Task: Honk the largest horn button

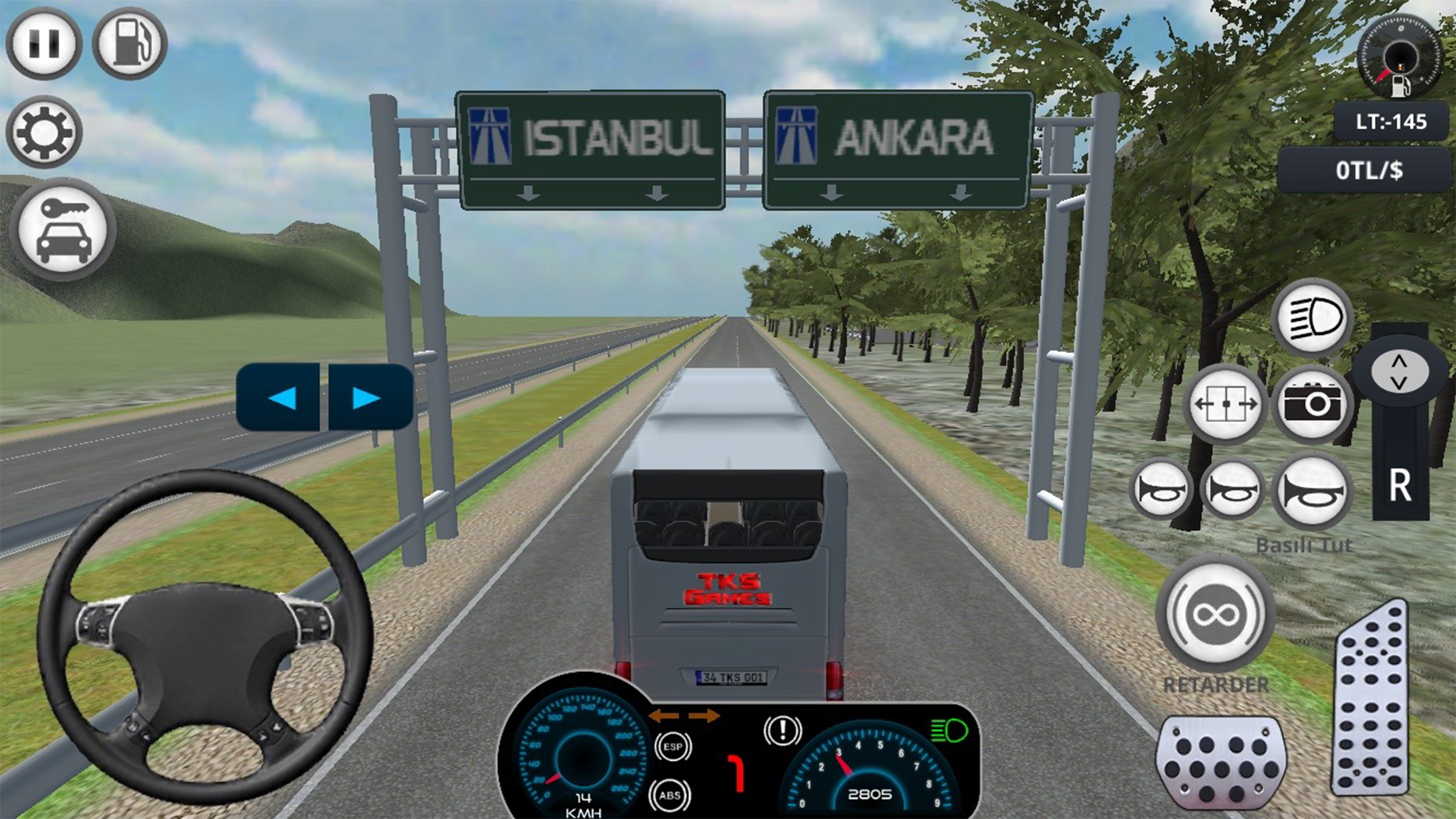Action: click(1312, 491)
